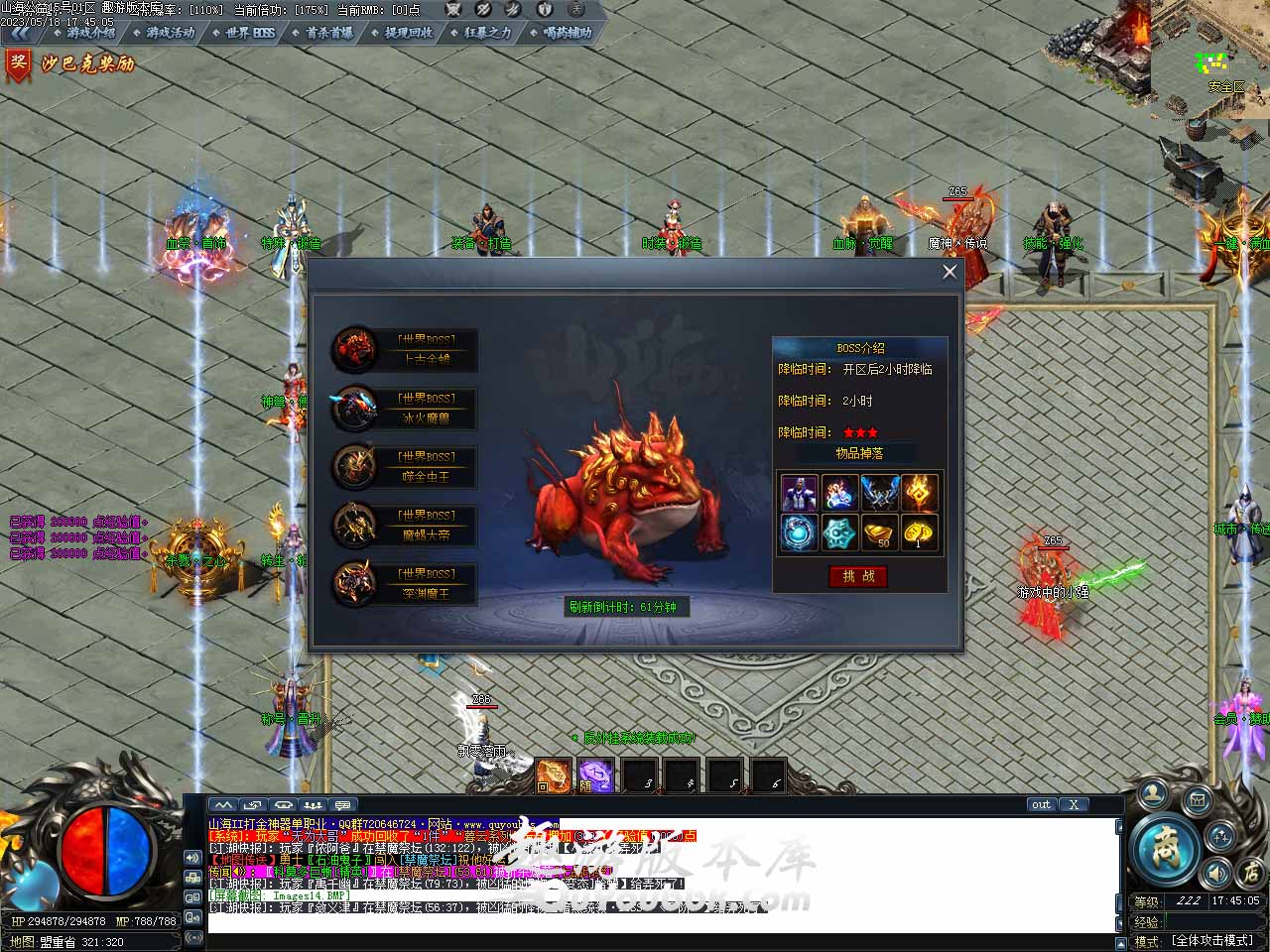Screen dimensions: 1270x952
Task: Click the gold ingot drop item icon
Action: pyautogui.click(x=879, y=533)
